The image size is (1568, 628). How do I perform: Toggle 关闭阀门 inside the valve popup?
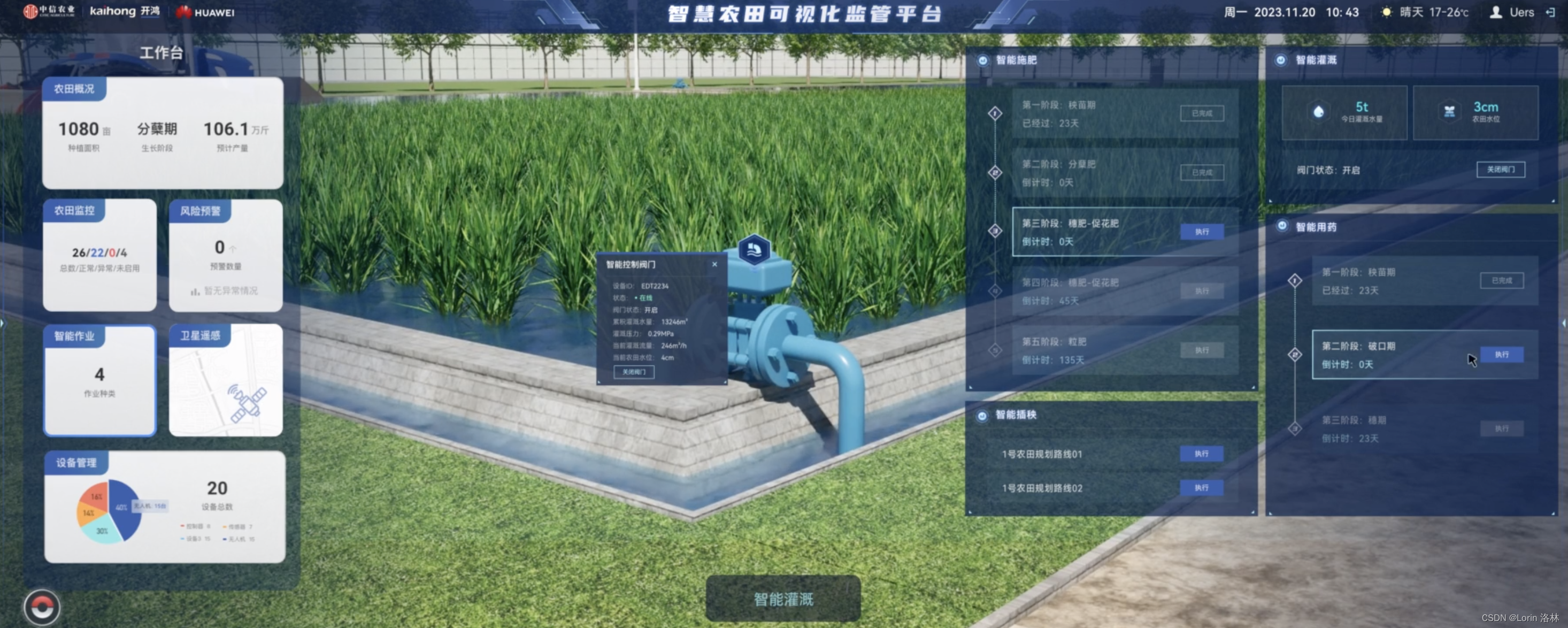(x=633, y=372)
